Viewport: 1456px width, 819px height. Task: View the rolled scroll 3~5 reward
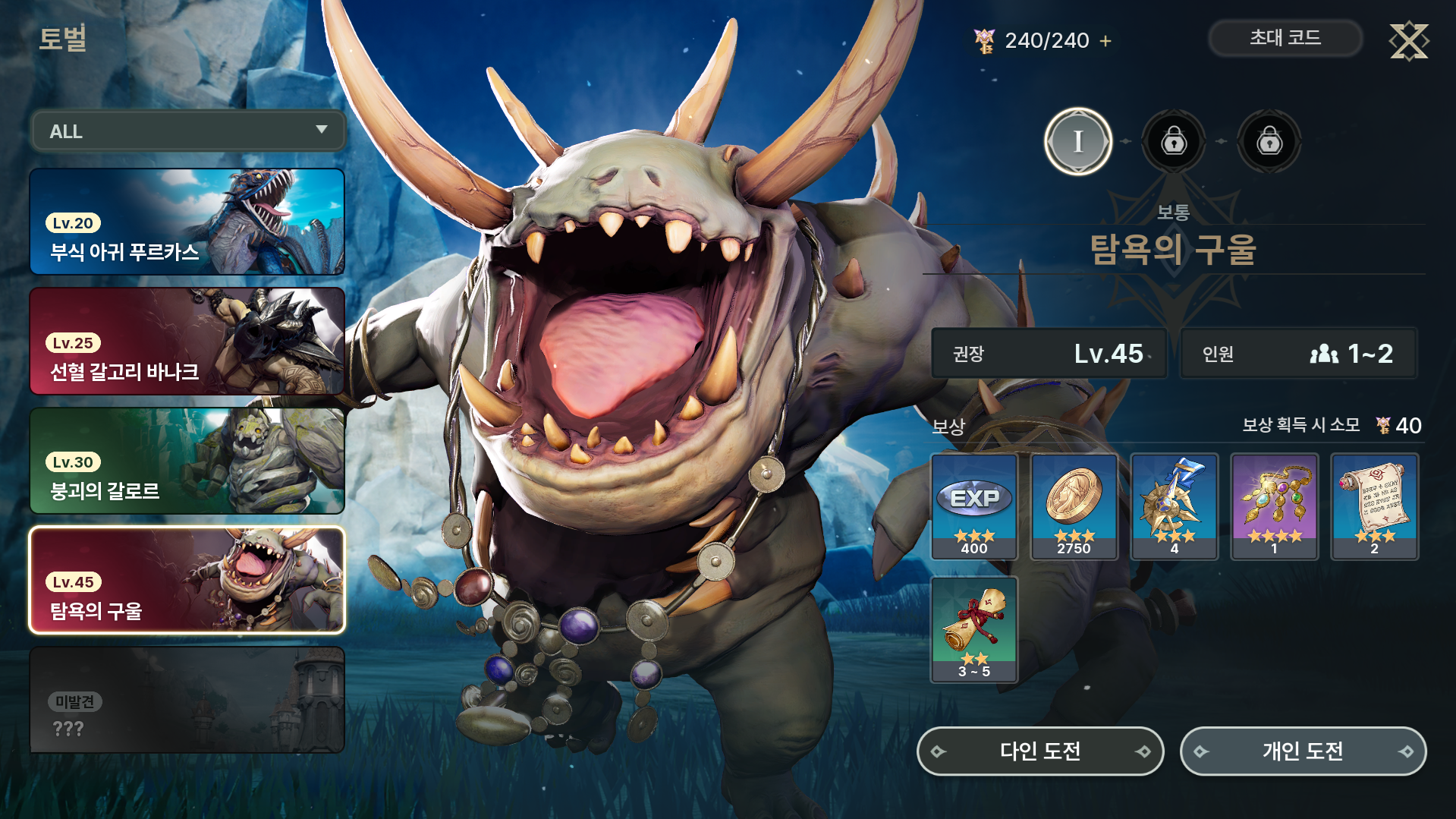coord(974,629)
